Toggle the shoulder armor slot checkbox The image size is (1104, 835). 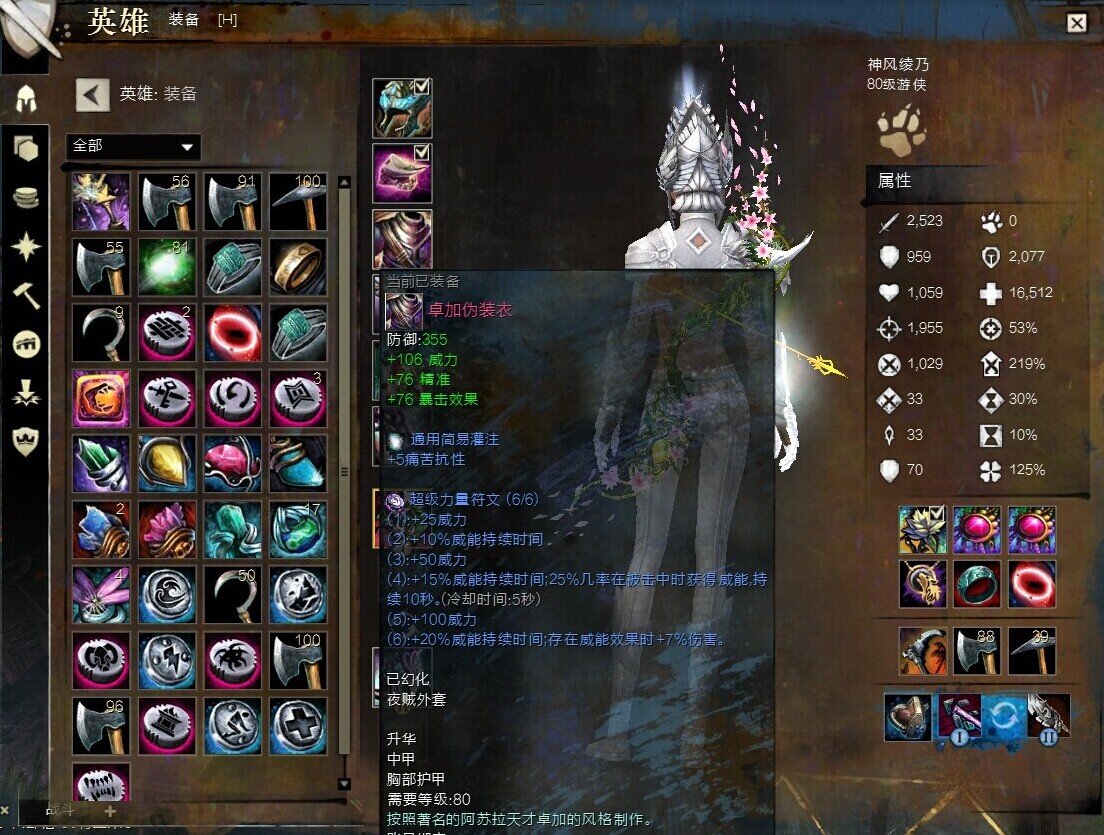[421, 153]
